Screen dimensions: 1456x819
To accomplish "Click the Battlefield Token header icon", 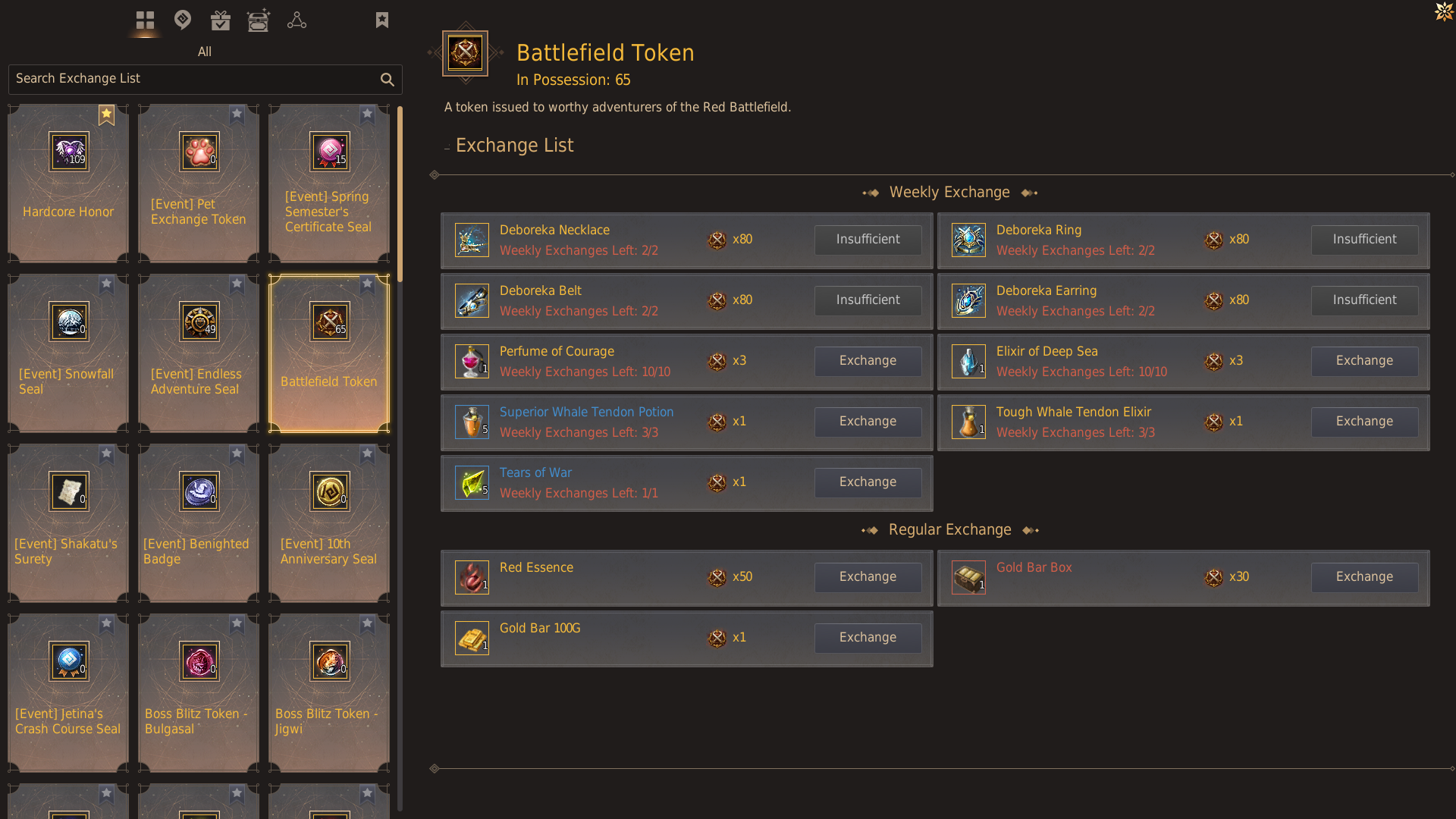I will pyautogui.click(x=466, y=53).
